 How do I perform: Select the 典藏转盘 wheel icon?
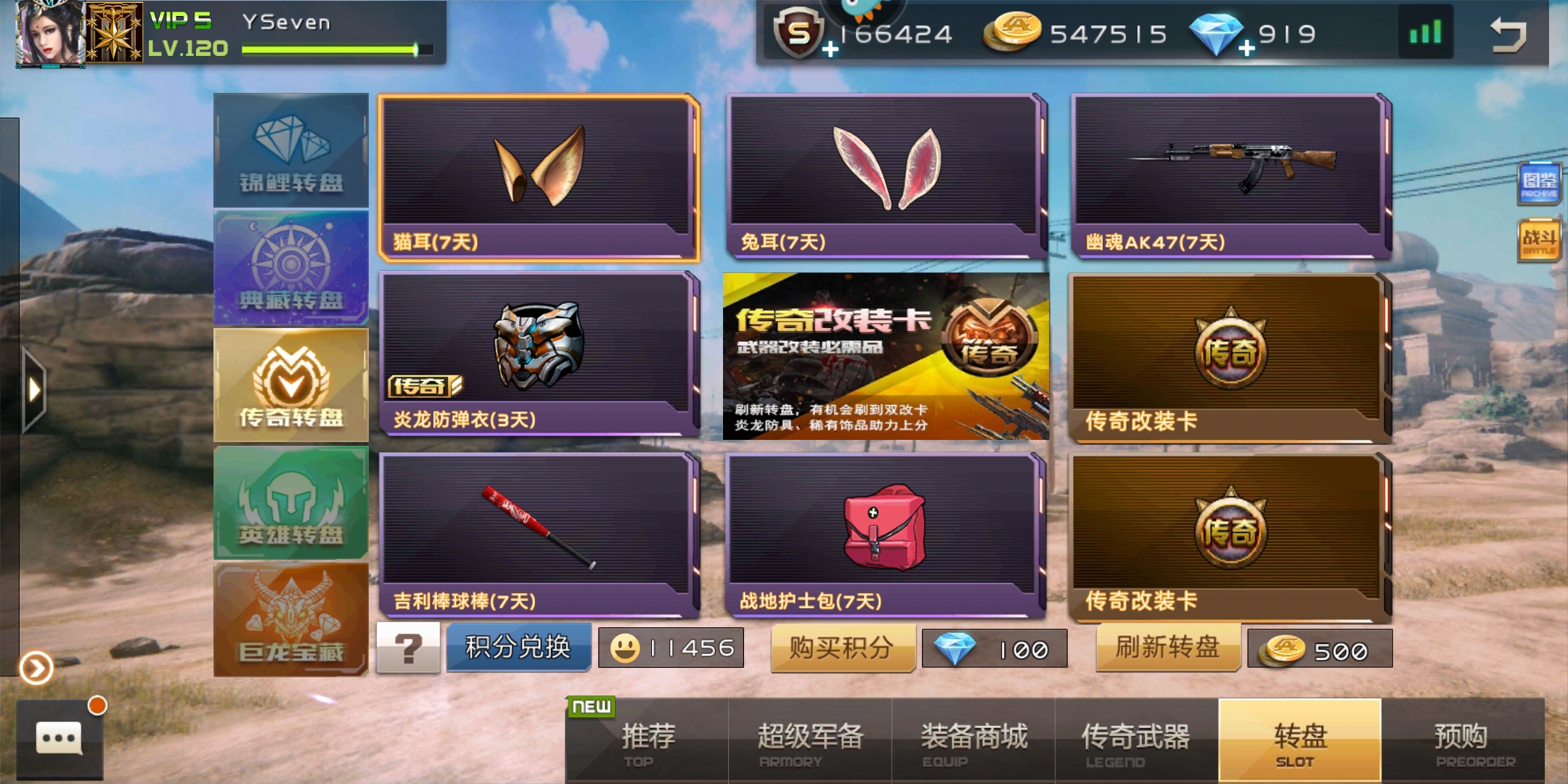(290, 267)
